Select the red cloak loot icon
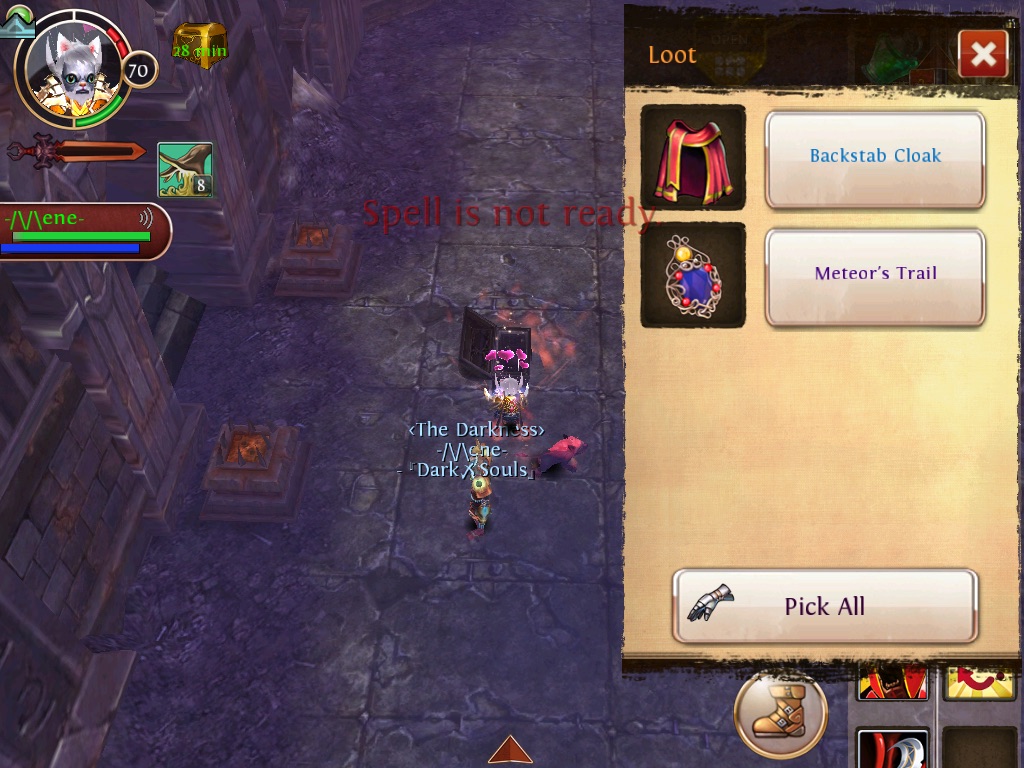Image resolution: width=1024 pixels, height=768 pixels. coord(693,158)
